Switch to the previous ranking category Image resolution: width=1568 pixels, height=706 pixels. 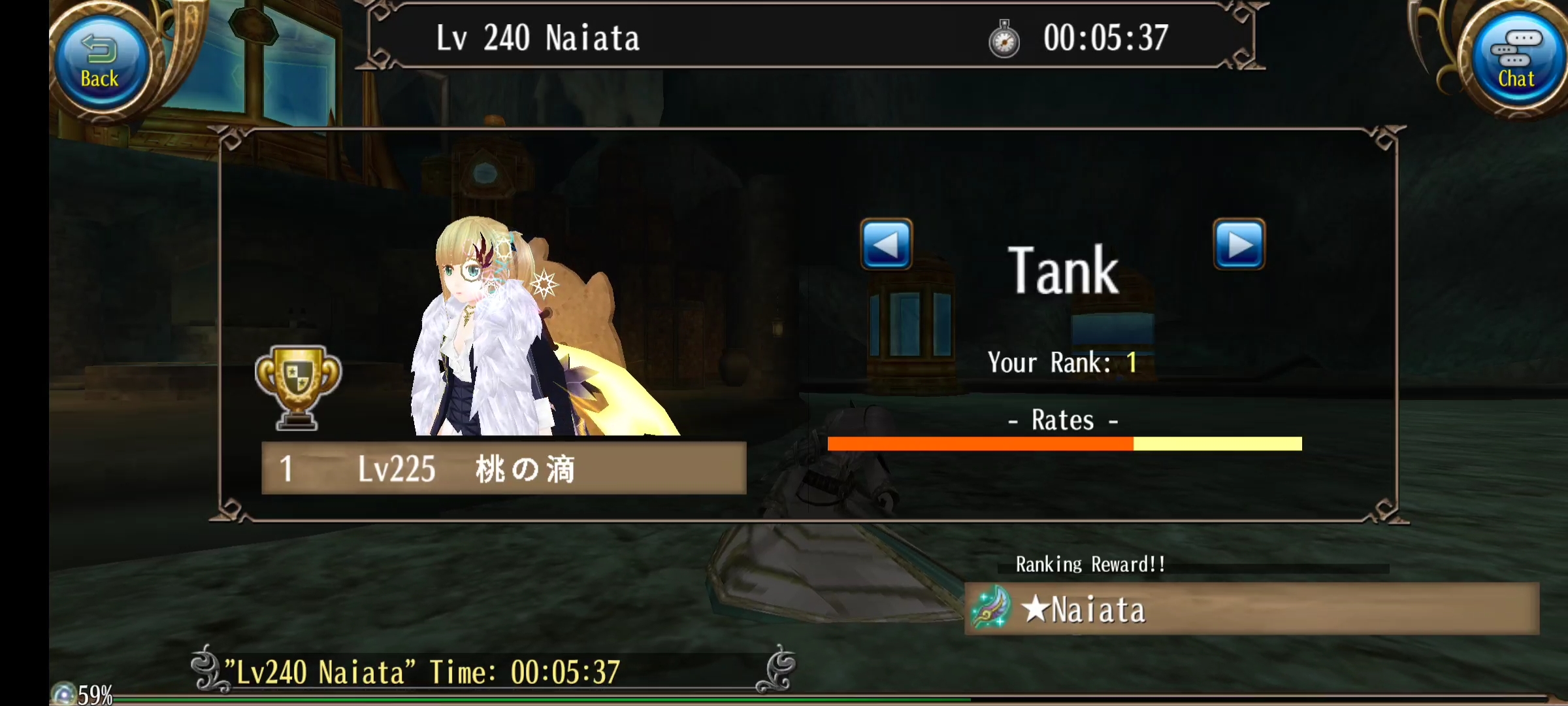(x=886, y=245)
